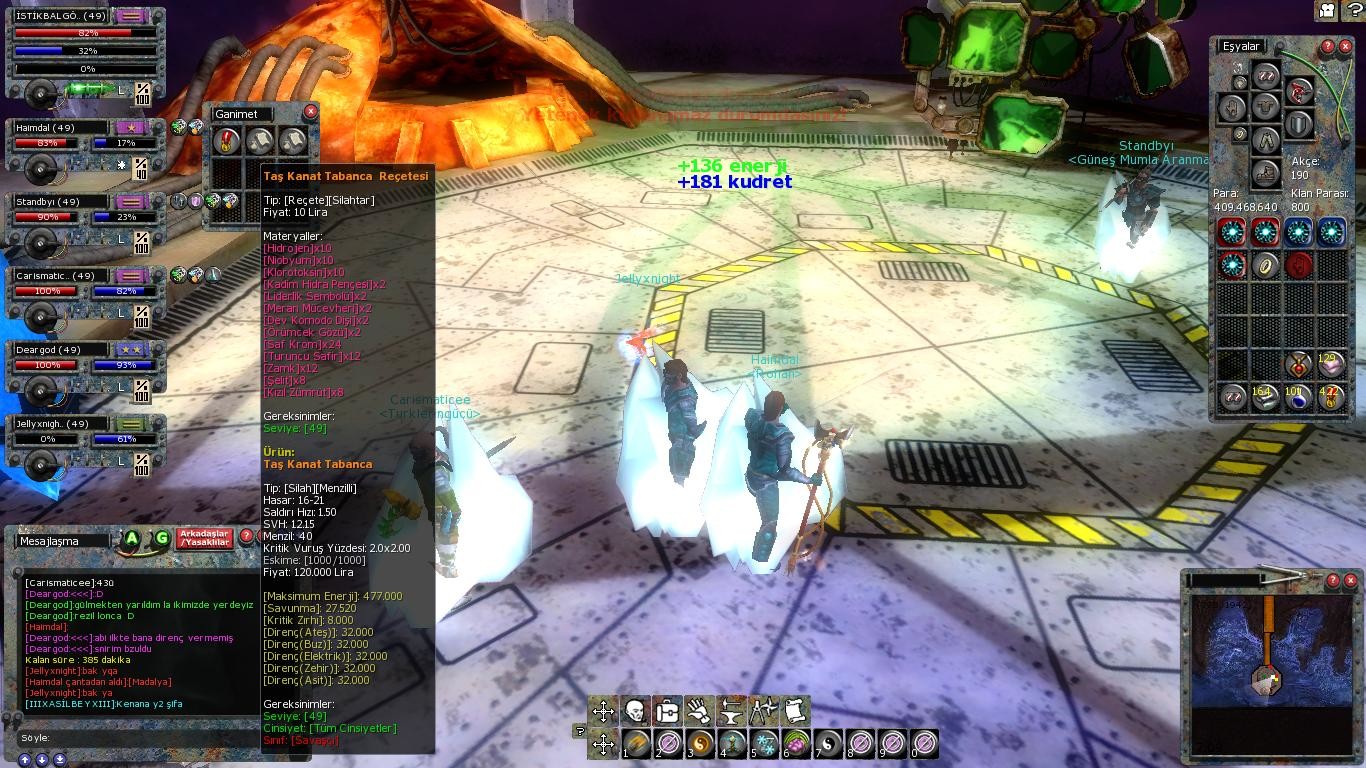
Task: Close the Ganimet loot window
Action: click(x=310, y=112)
